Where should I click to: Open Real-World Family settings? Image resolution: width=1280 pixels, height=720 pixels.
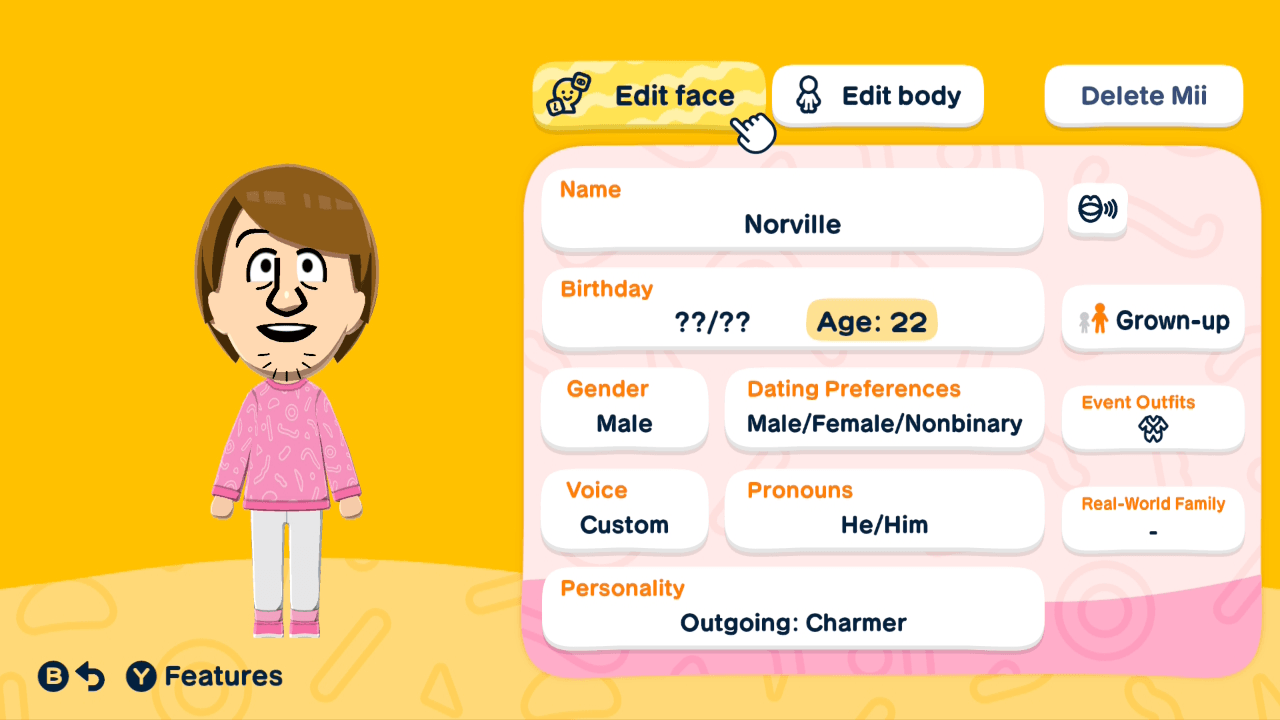(1152, 519)
